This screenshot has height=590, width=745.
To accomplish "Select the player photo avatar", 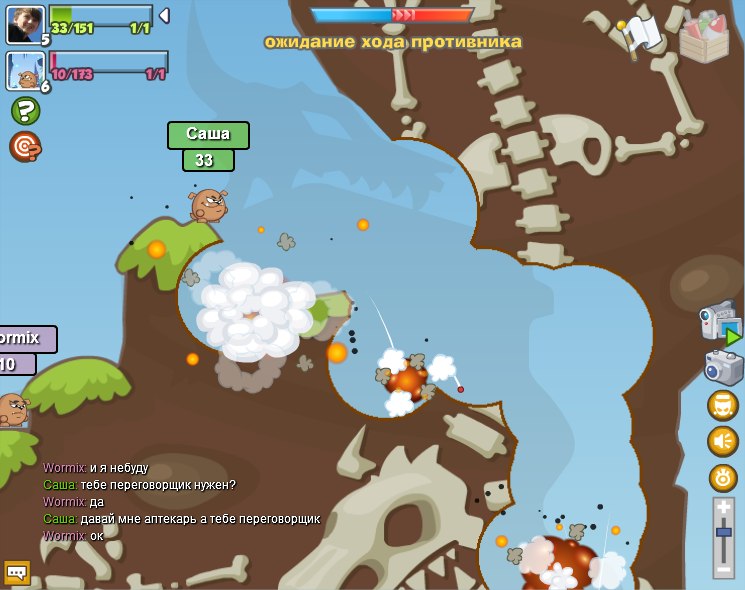I will [x=25, y=24].
